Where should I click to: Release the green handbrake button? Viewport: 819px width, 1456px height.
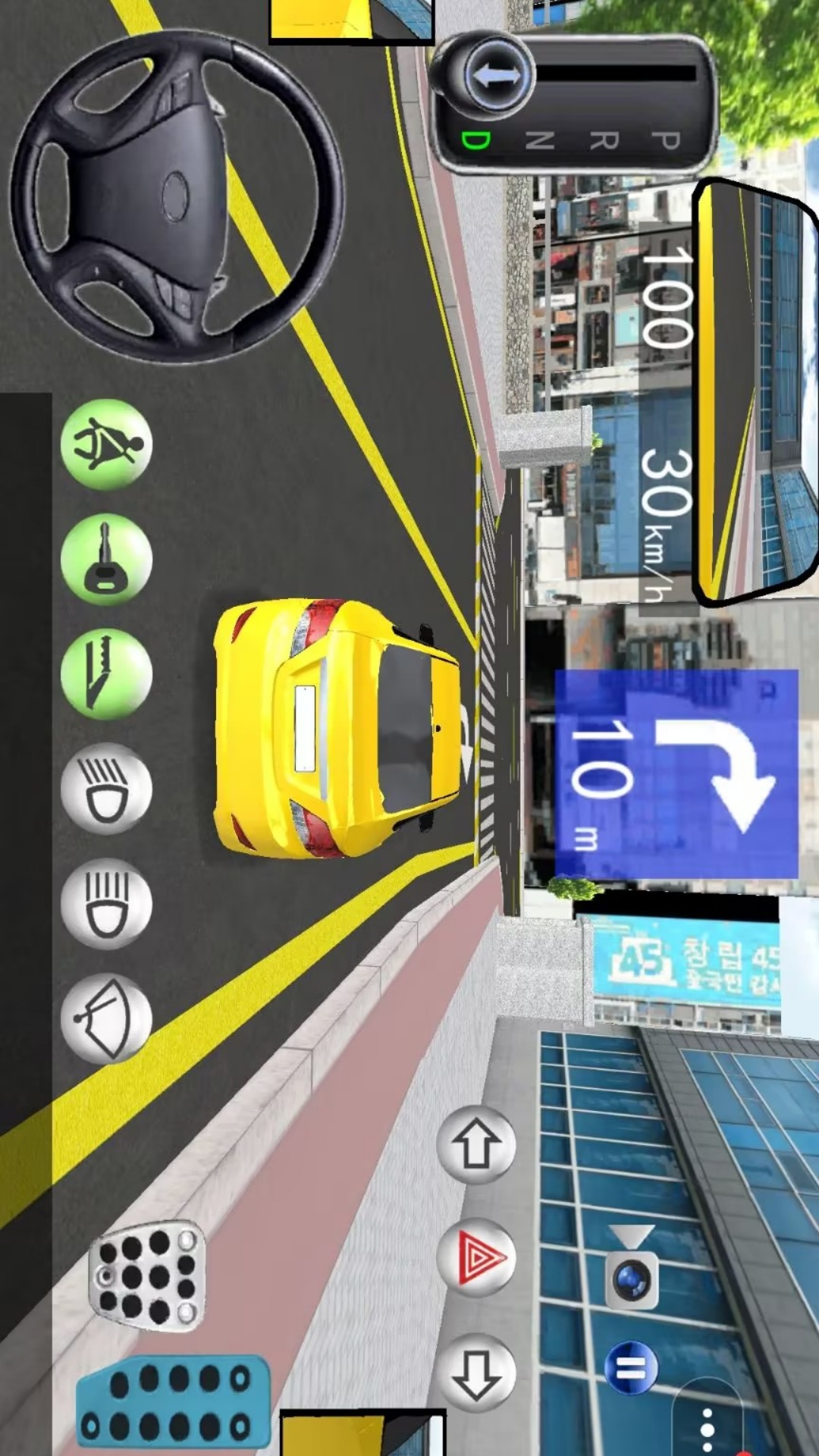pyautogui.click(x=106, y=674)
